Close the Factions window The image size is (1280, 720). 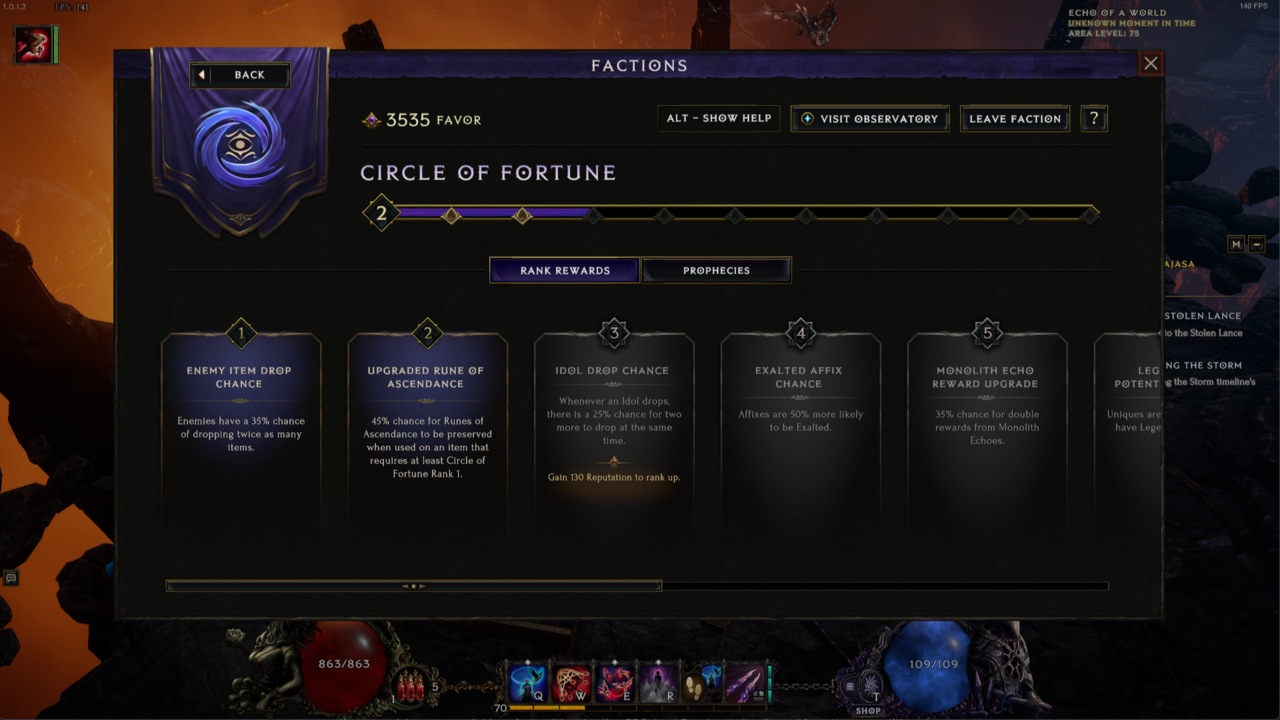(1151, 64)
